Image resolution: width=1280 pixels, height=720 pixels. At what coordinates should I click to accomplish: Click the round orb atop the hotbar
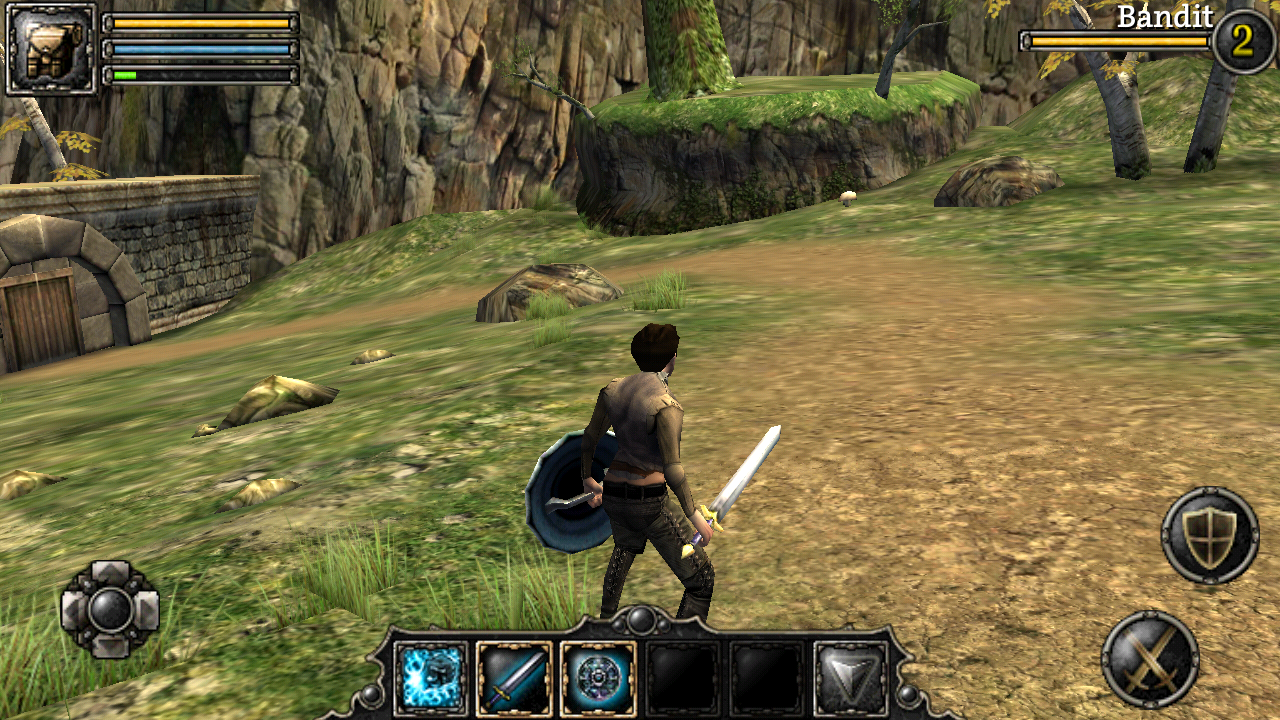[641, 621]
